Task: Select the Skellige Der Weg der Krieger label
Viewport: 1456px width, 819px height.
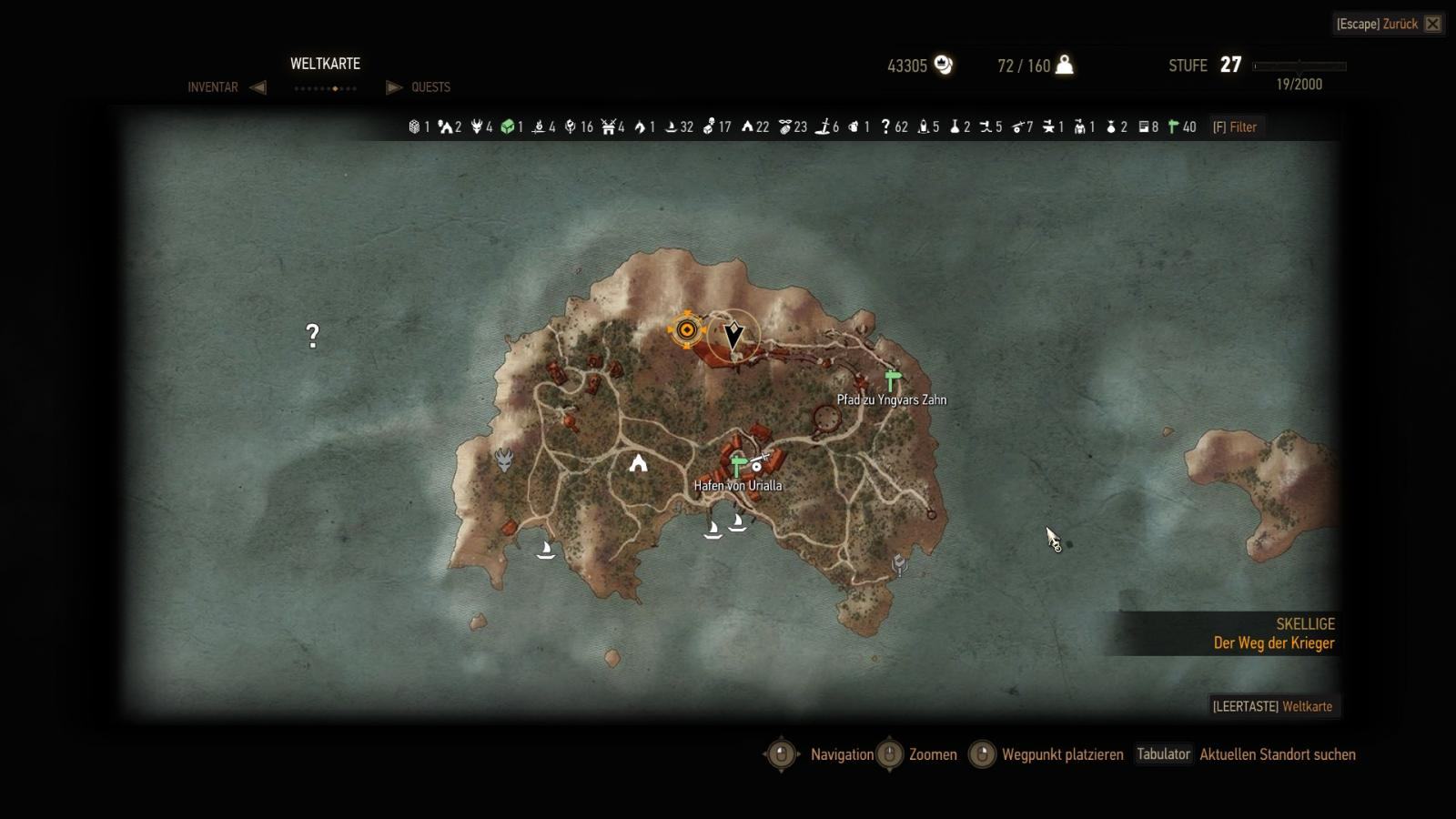Action: click(x=1273, y=633)
